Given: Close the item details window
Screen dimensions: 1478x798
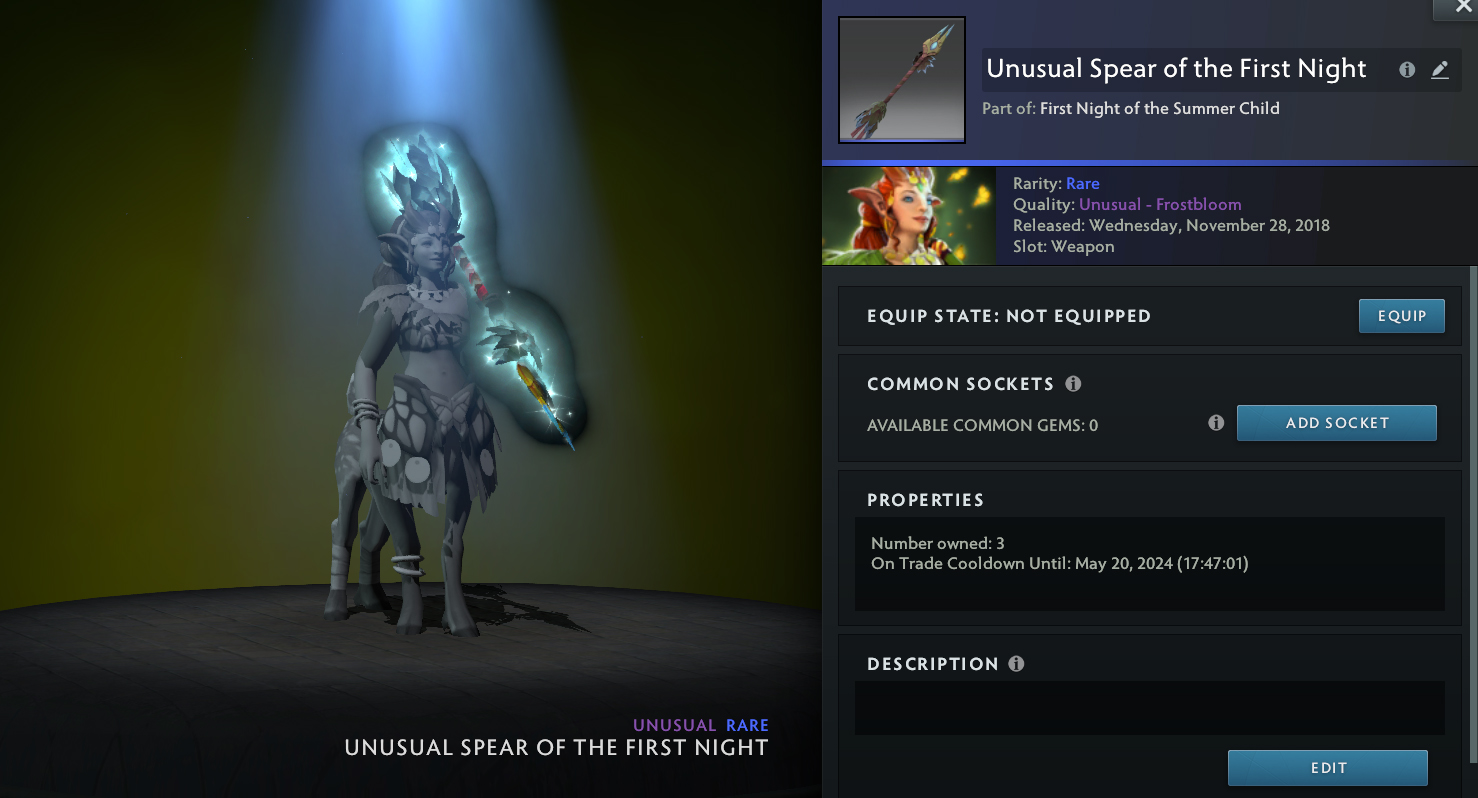Looking at the screenshot, I should [1463, 7].
